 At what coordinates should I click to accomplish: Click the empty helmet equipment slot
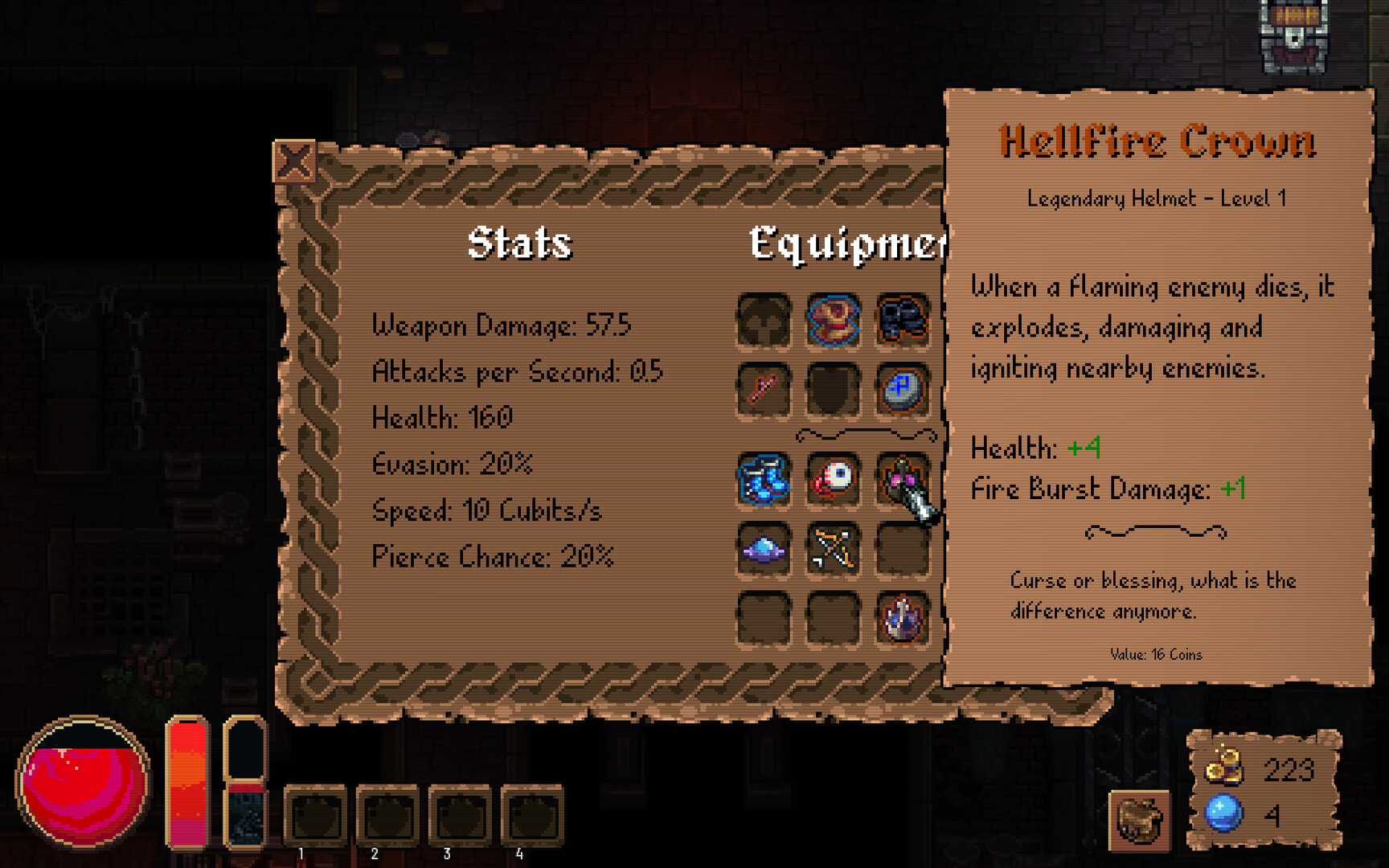(764, 321)
